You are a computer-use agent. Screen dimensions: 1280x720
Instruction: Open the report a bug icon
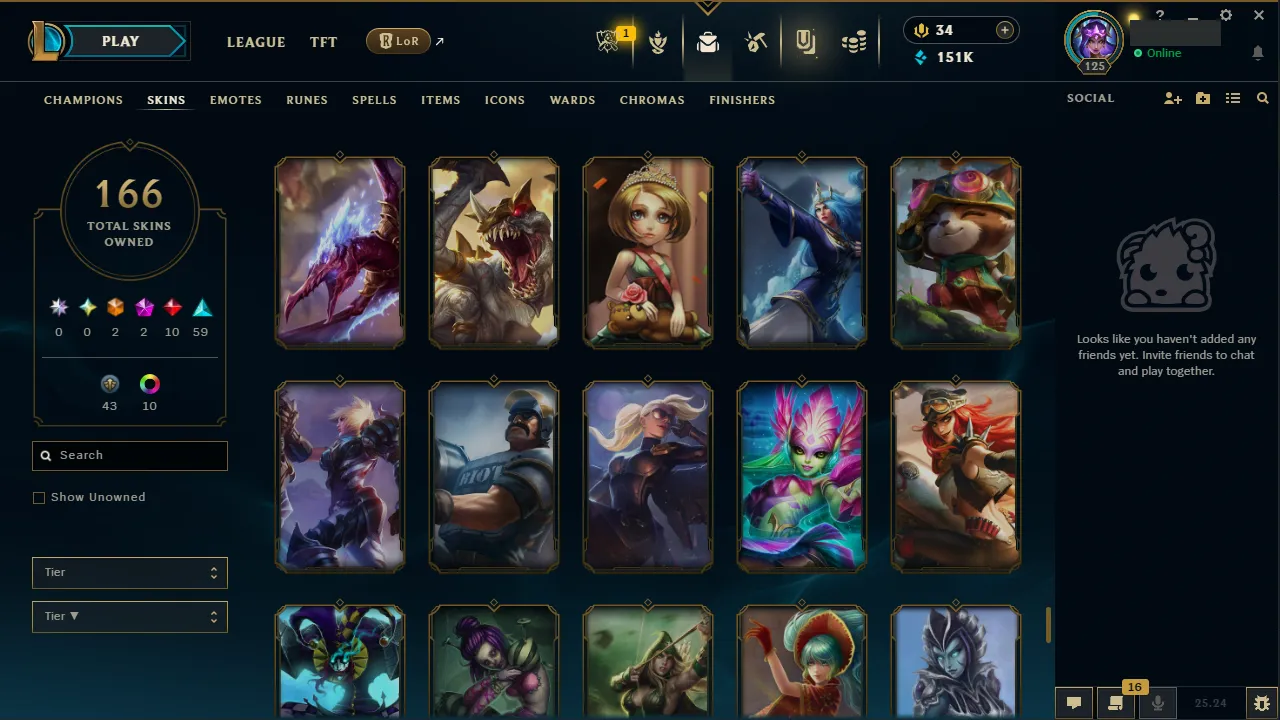pos(1261,702)
